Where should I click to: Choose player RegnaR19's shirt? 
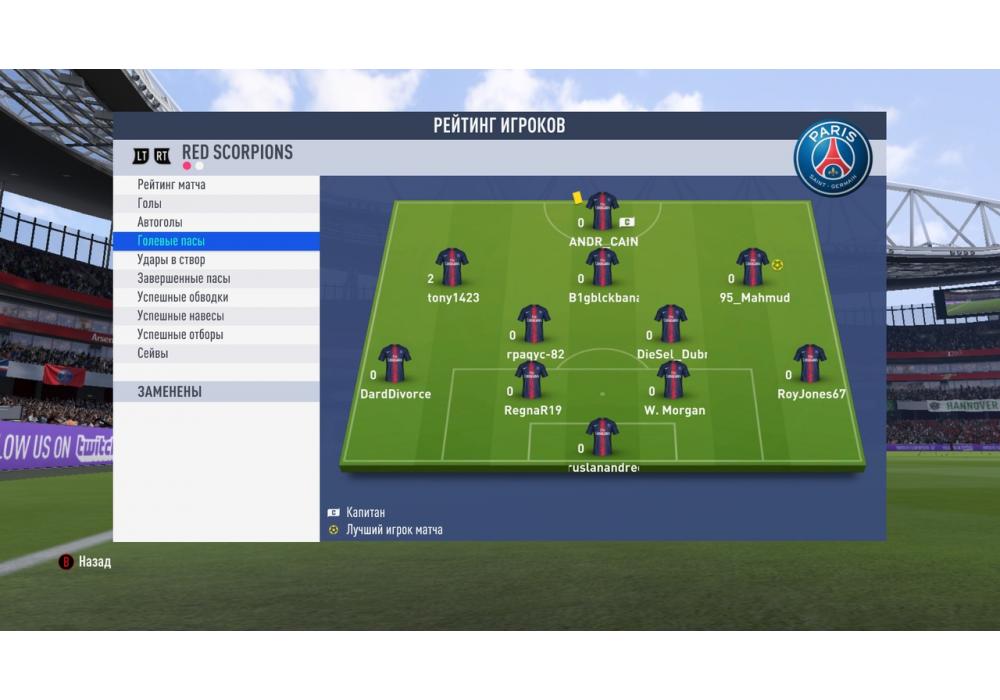pyautogui.click(x=531, y=380)
